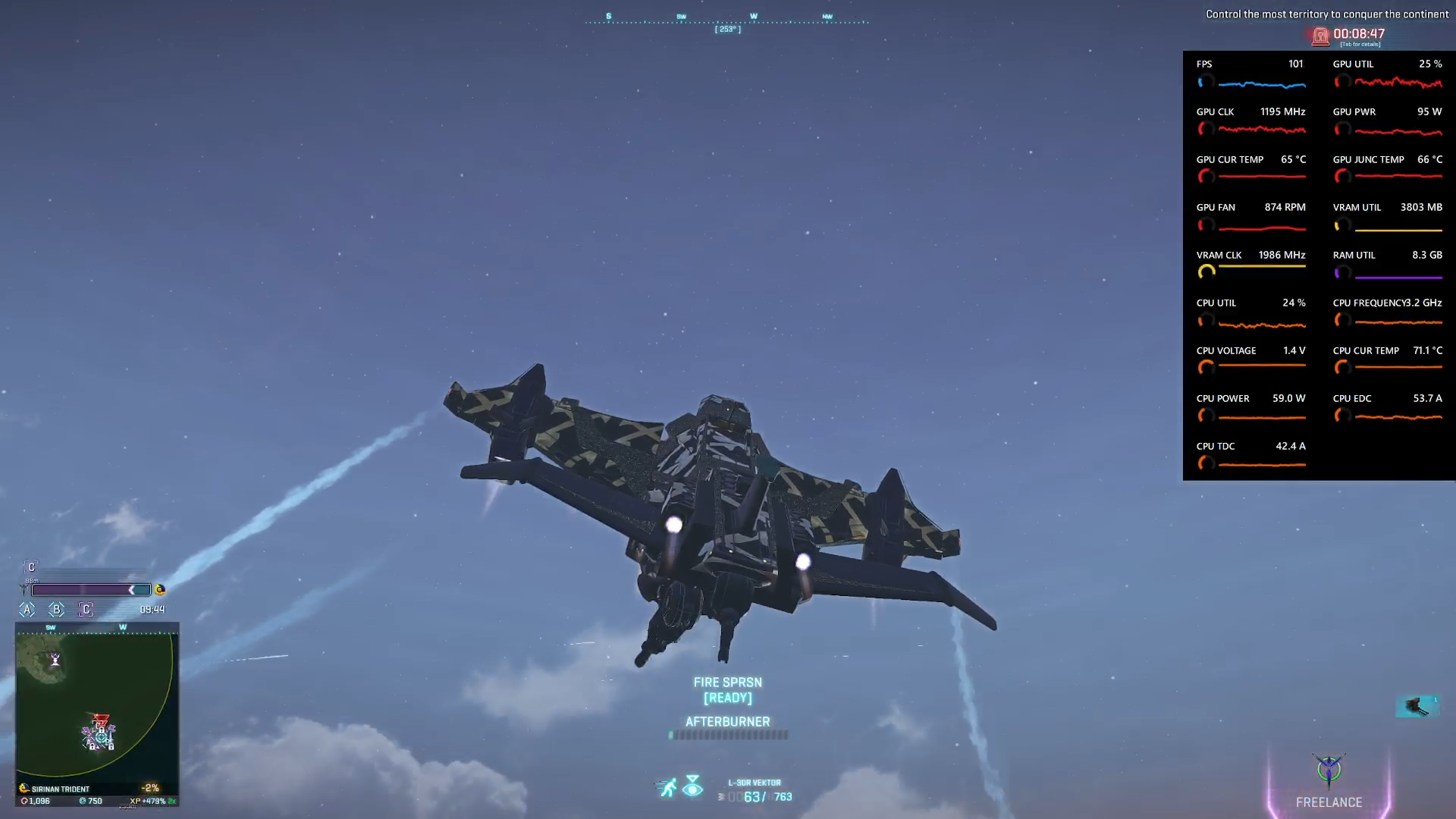Click the AFTERBURNER fuel bar

tap(727, 735)
